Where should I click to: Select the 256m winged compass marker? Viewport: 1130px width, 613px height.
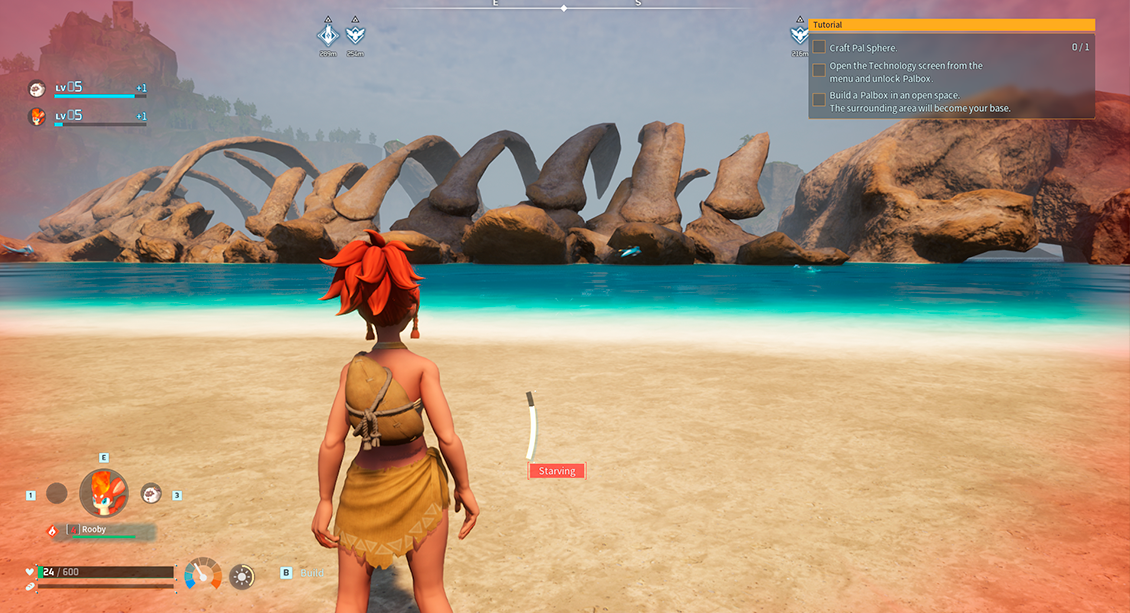point(355,35)
